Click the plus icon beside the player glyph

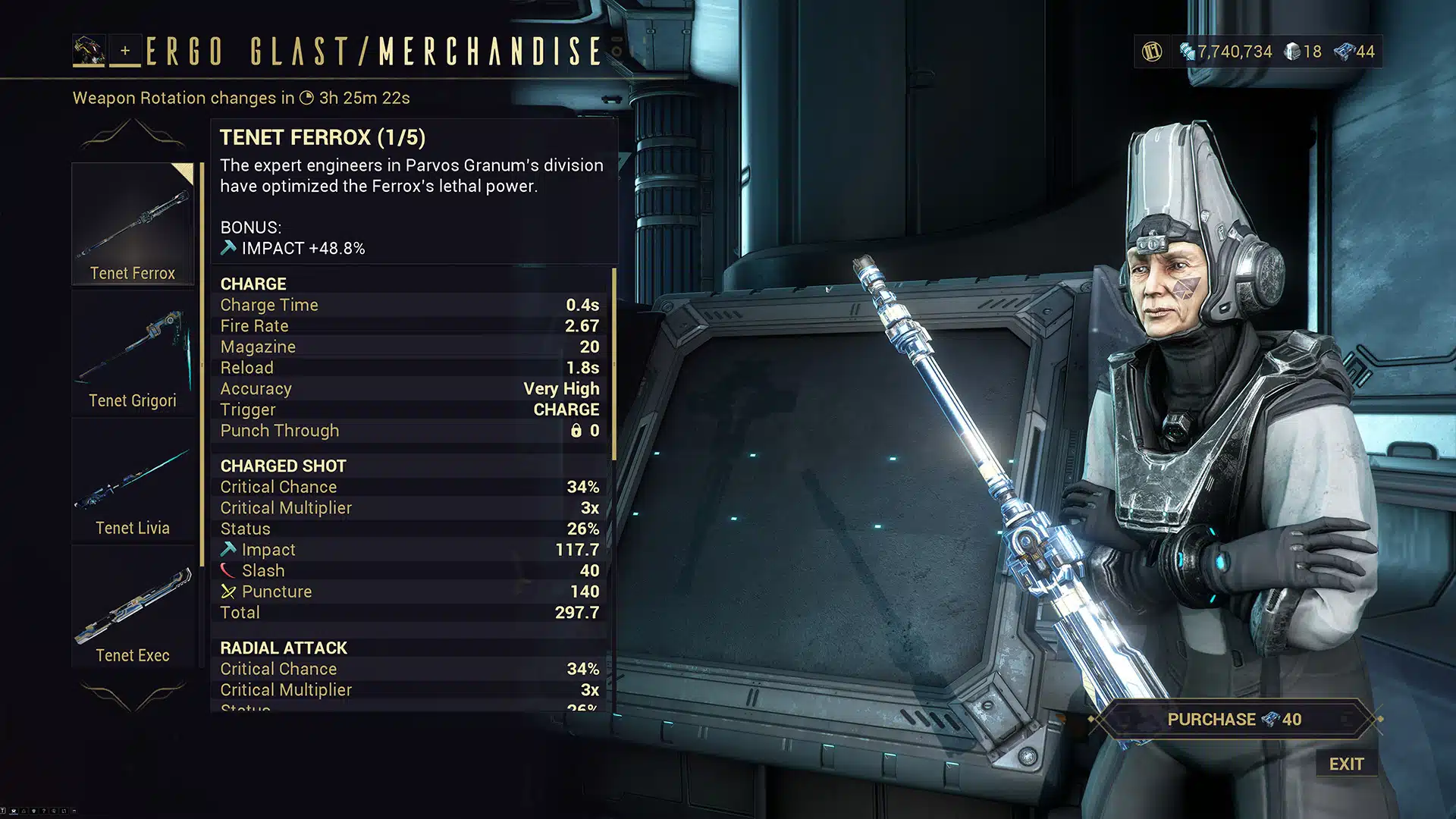click(124, 52)
